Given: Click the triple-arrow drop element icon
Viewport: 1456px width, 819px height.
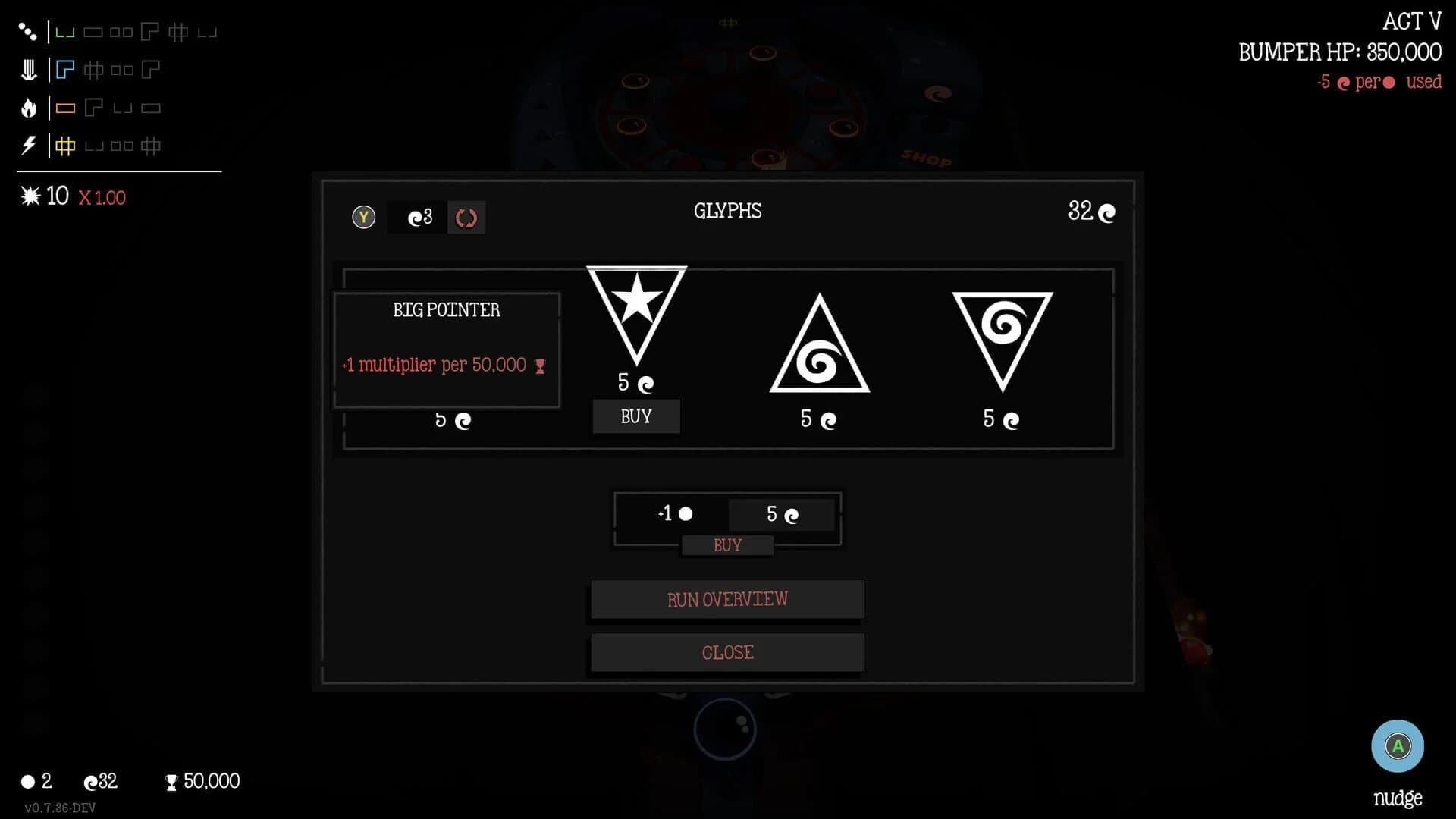Looking at the screenshot, I should tap(28, 69).
